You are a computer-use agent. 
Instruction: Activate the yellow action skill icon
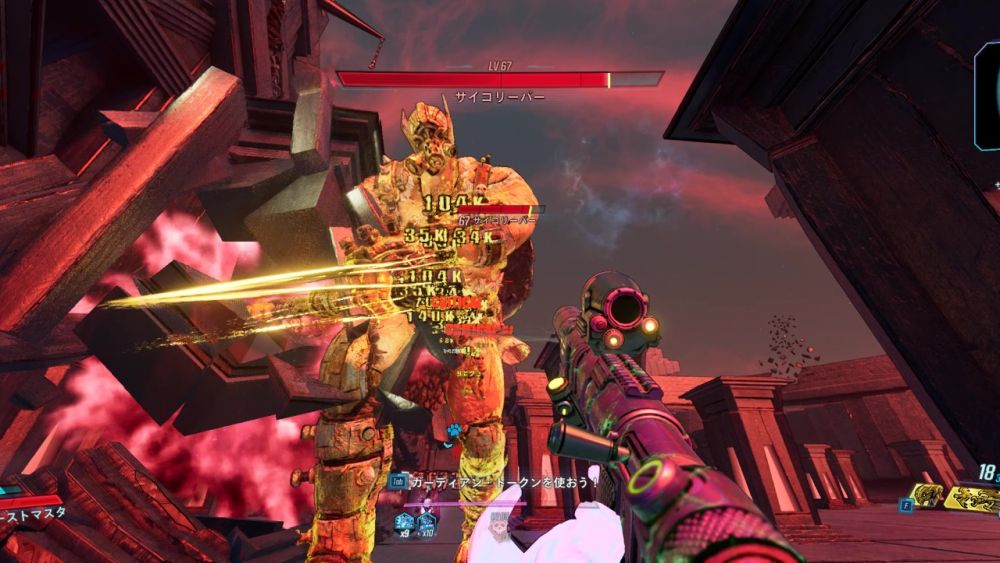[926, 495]
